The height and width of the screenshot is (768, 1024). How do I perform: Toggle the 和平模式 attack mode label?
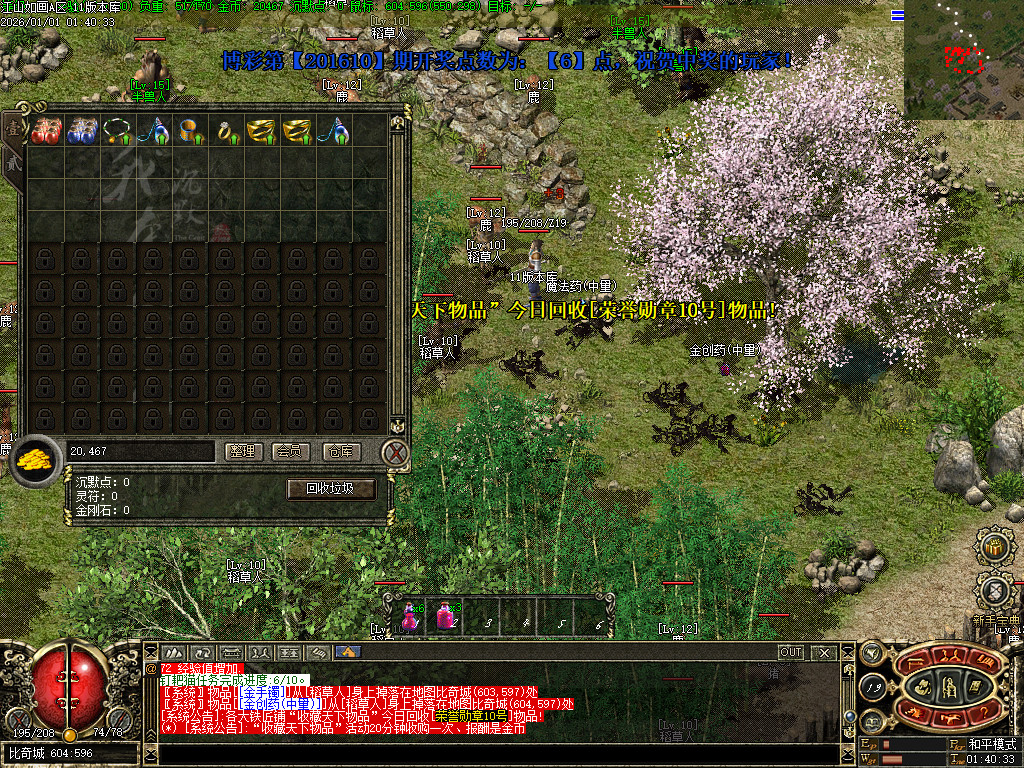(x=991, y=745)
